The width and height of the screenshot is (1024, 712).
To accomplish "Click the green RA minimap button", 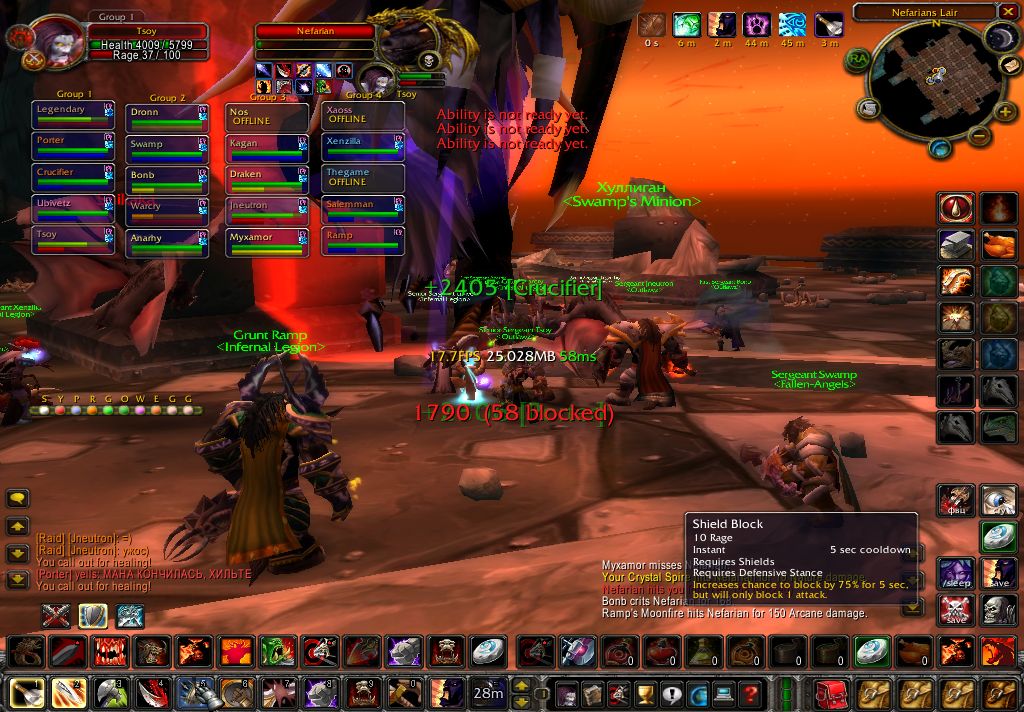I will pos(859,60).
